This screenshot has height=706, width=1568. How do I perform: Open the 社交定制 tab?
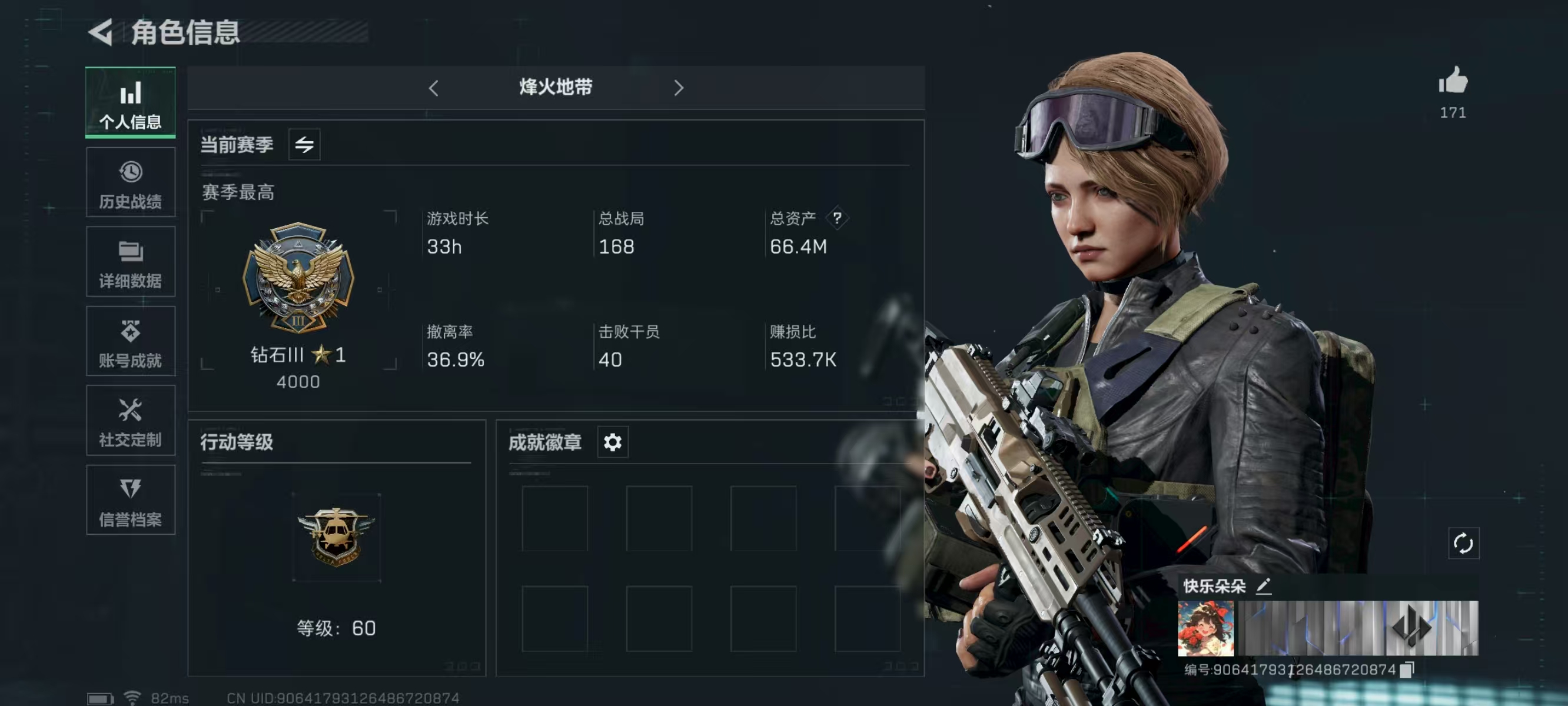(130, 421)
